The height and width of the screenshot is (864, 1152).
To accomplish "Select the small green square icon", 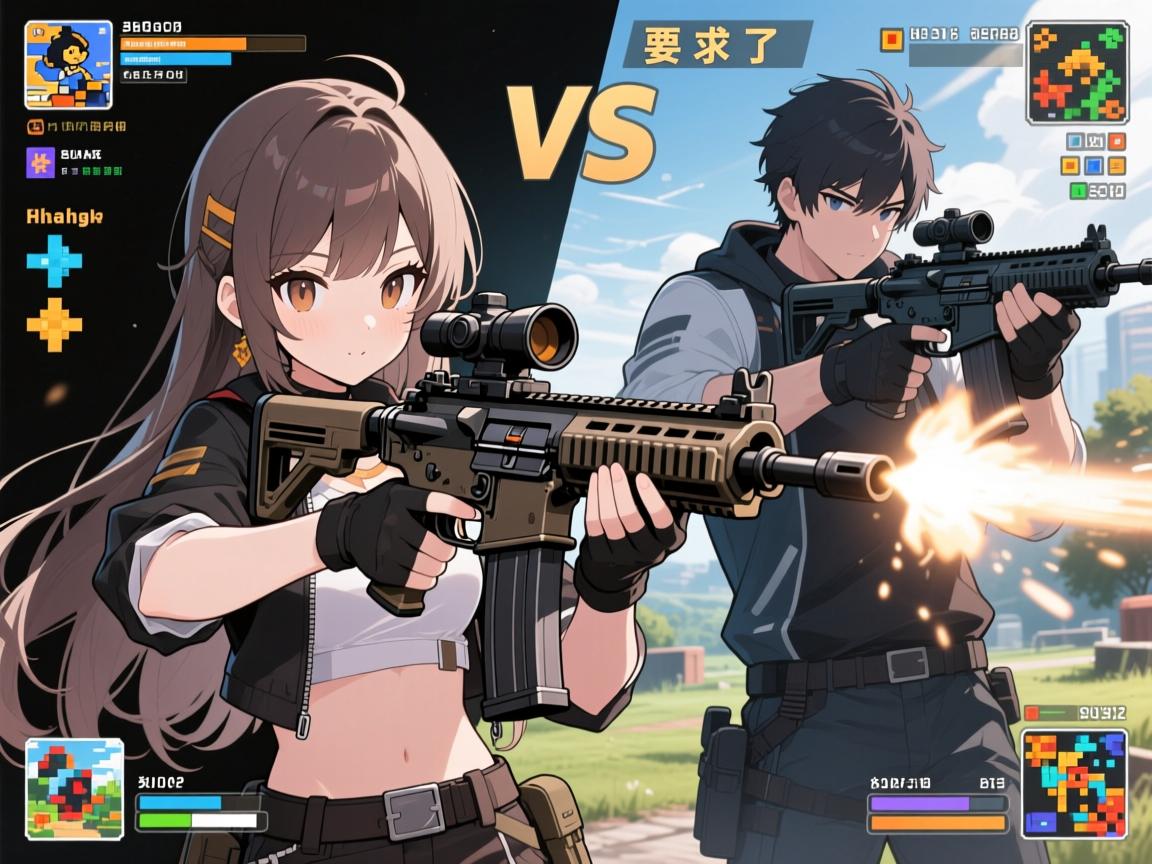I will point(1077,190).
